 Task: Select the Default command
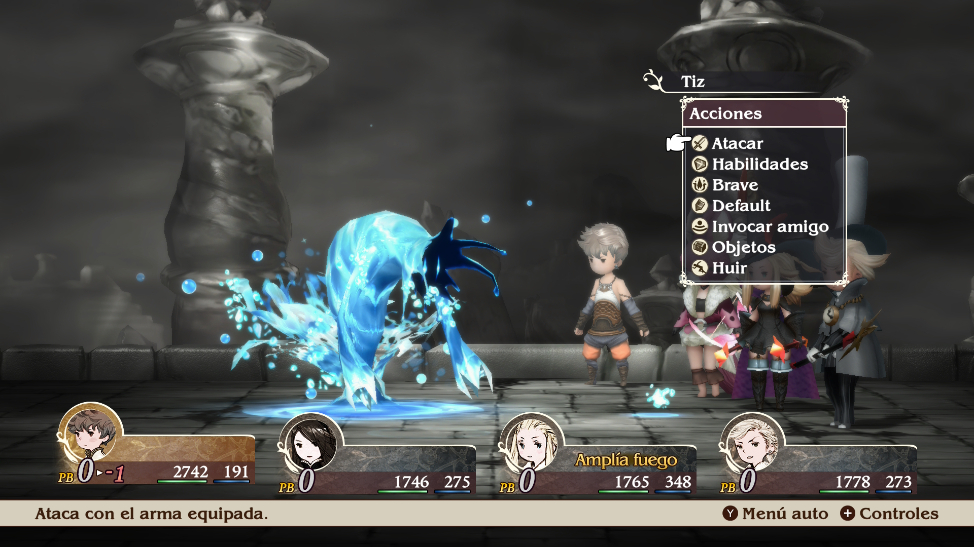pyautogui.click(x=740, y=206)
